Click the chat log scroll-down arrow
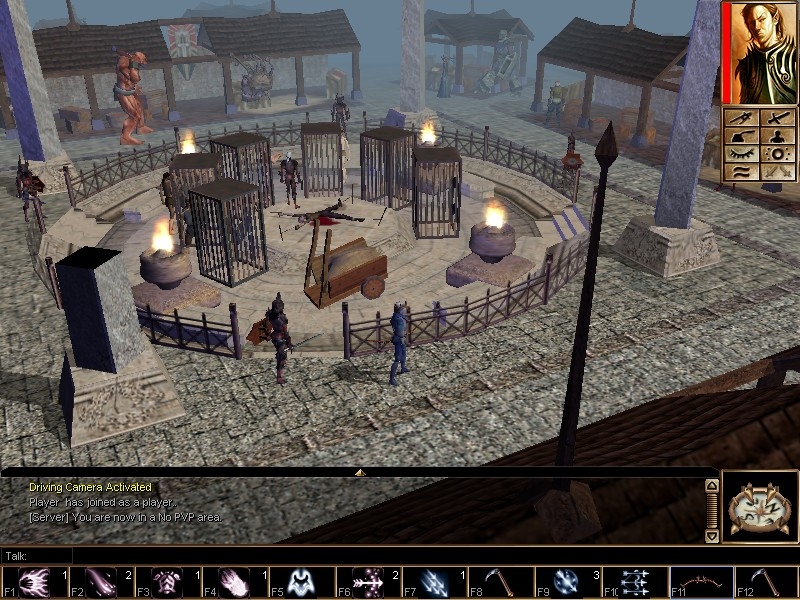The image size is (800, 600). pos(711,536)
